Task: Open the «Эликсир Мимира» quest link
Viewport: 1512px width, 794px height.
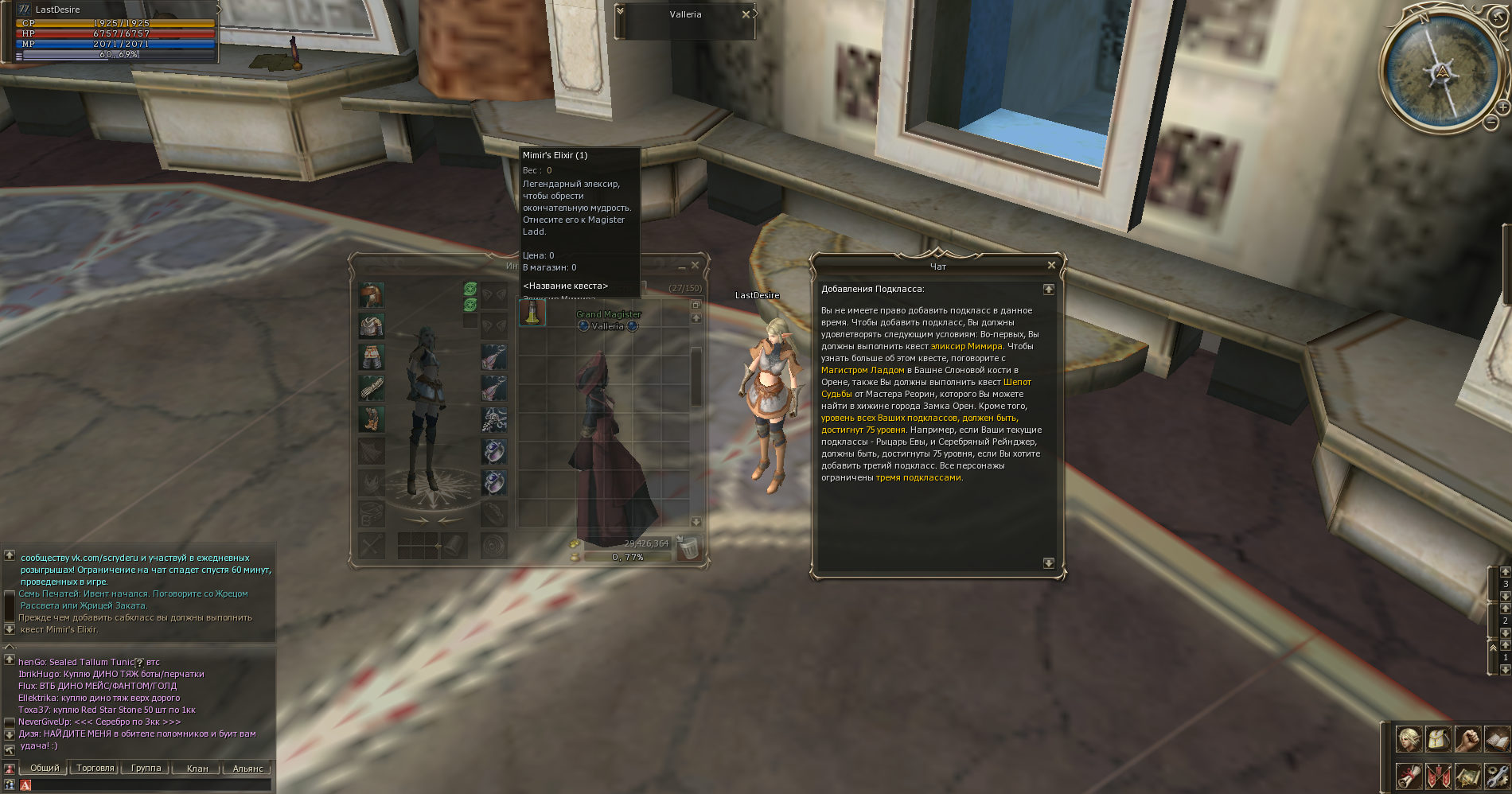Action: tap(967, 347)
